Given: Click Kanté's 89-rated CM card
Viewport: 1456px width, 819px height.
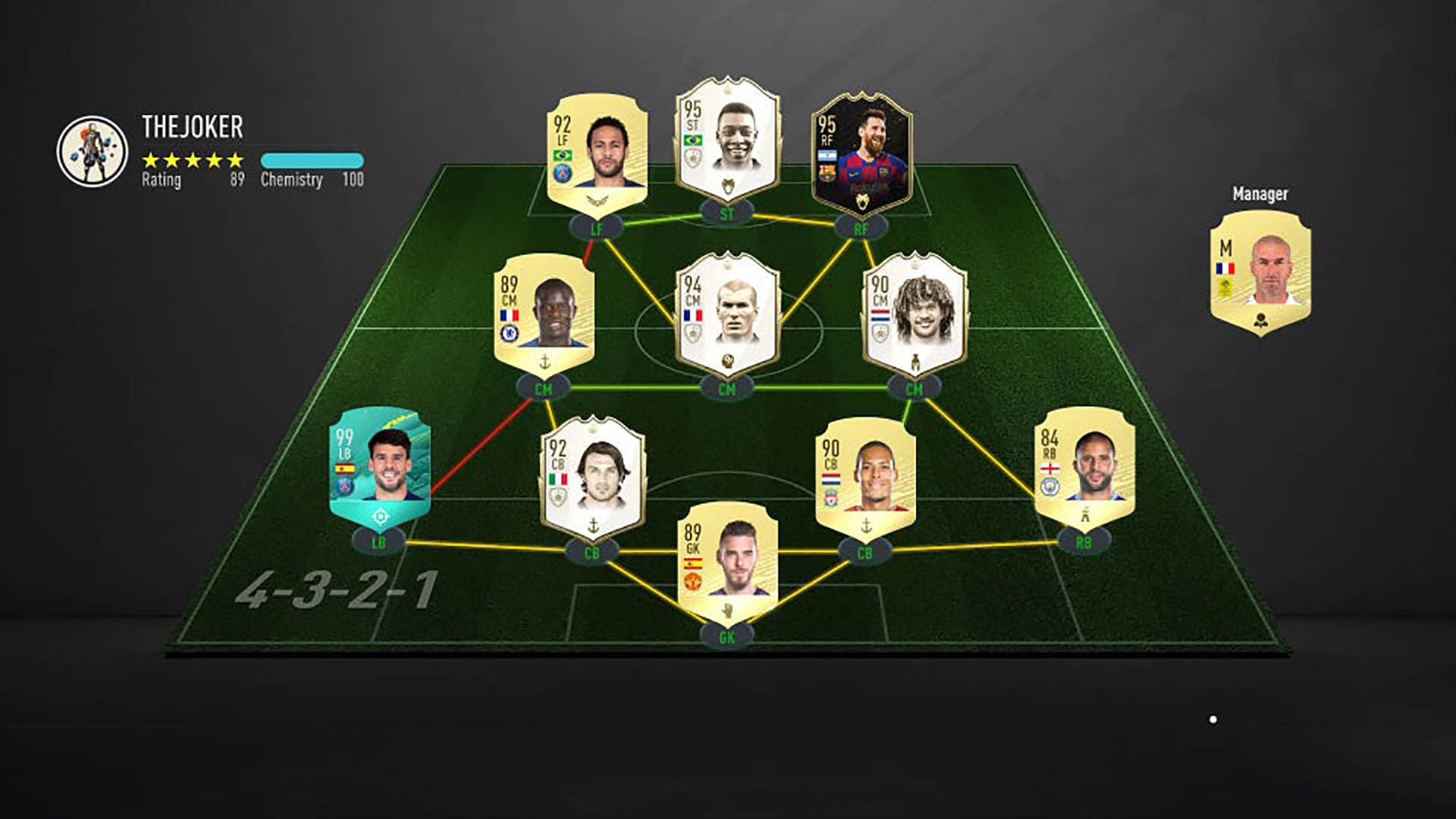Looking at the screenshot, I should pyautogui.click(x=542, y=315).
